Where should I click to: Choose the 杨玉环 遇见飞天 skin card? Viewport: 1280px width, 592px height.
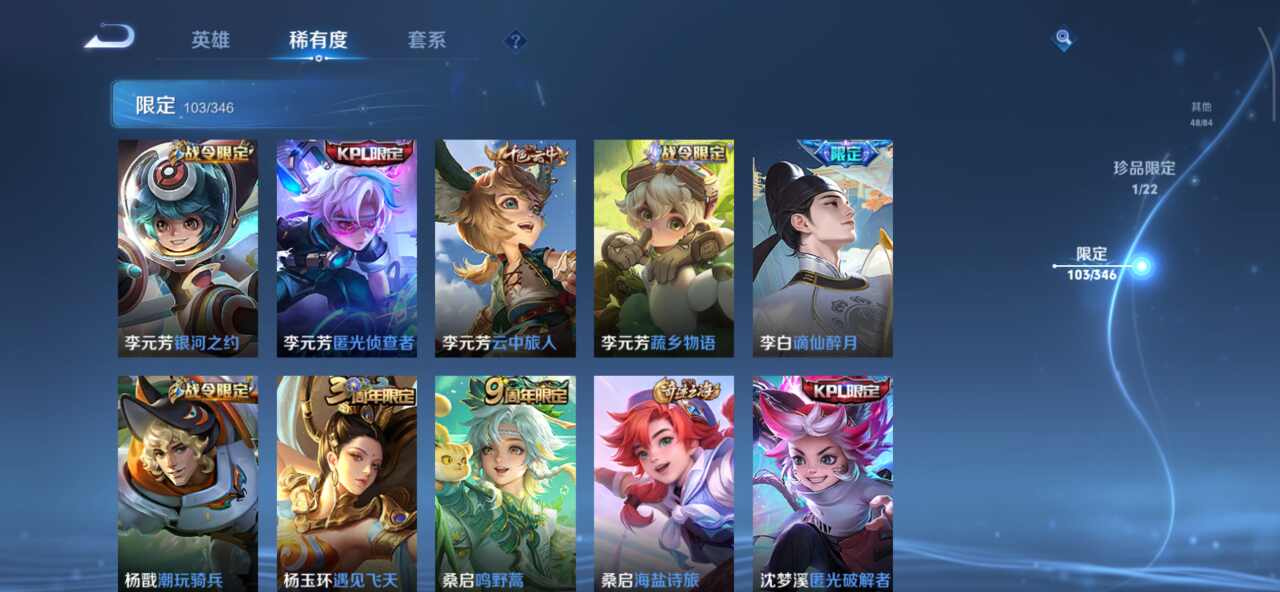click(x=347, y=483)
